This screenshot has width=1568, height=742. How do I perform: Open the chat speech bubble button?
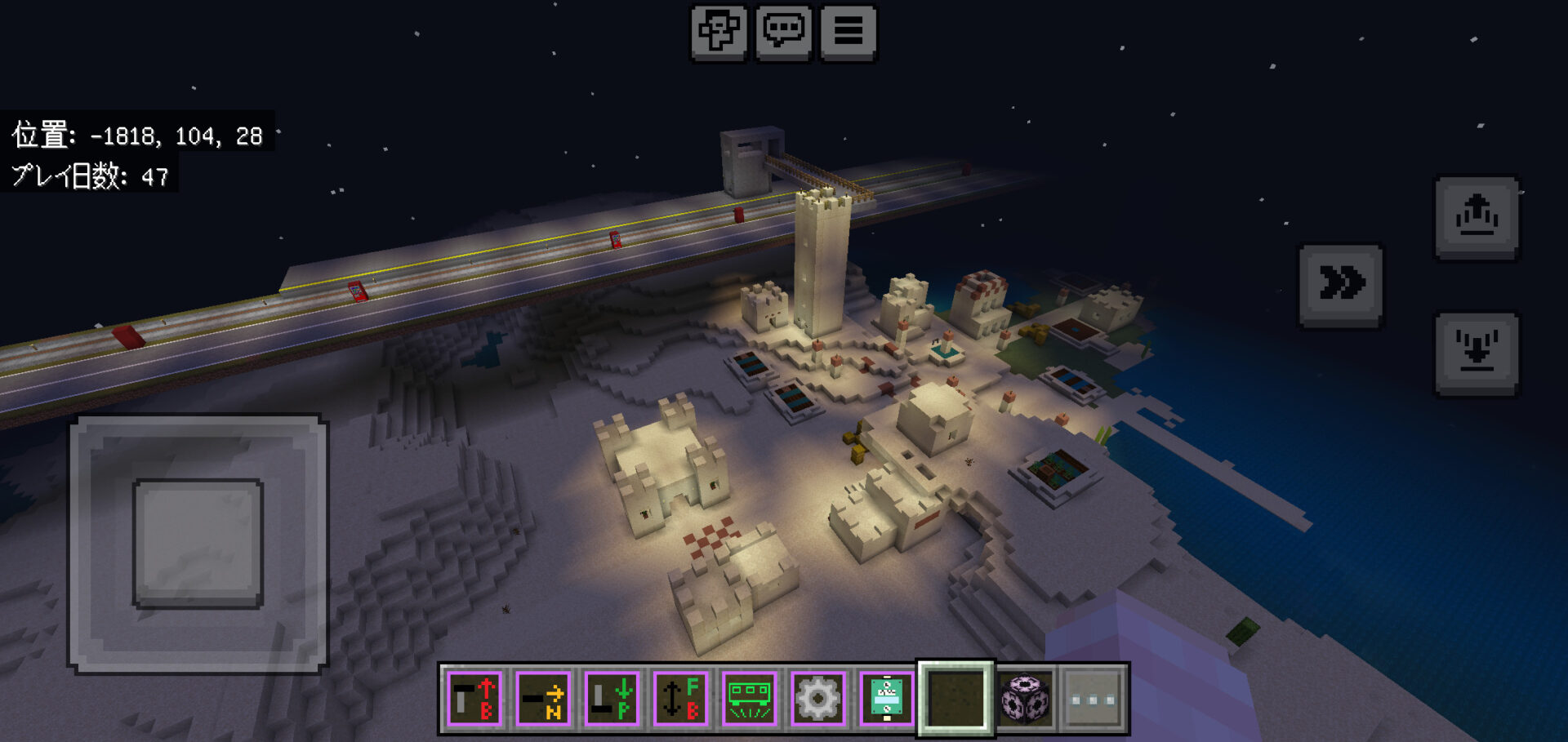click(x=783, y=33)
